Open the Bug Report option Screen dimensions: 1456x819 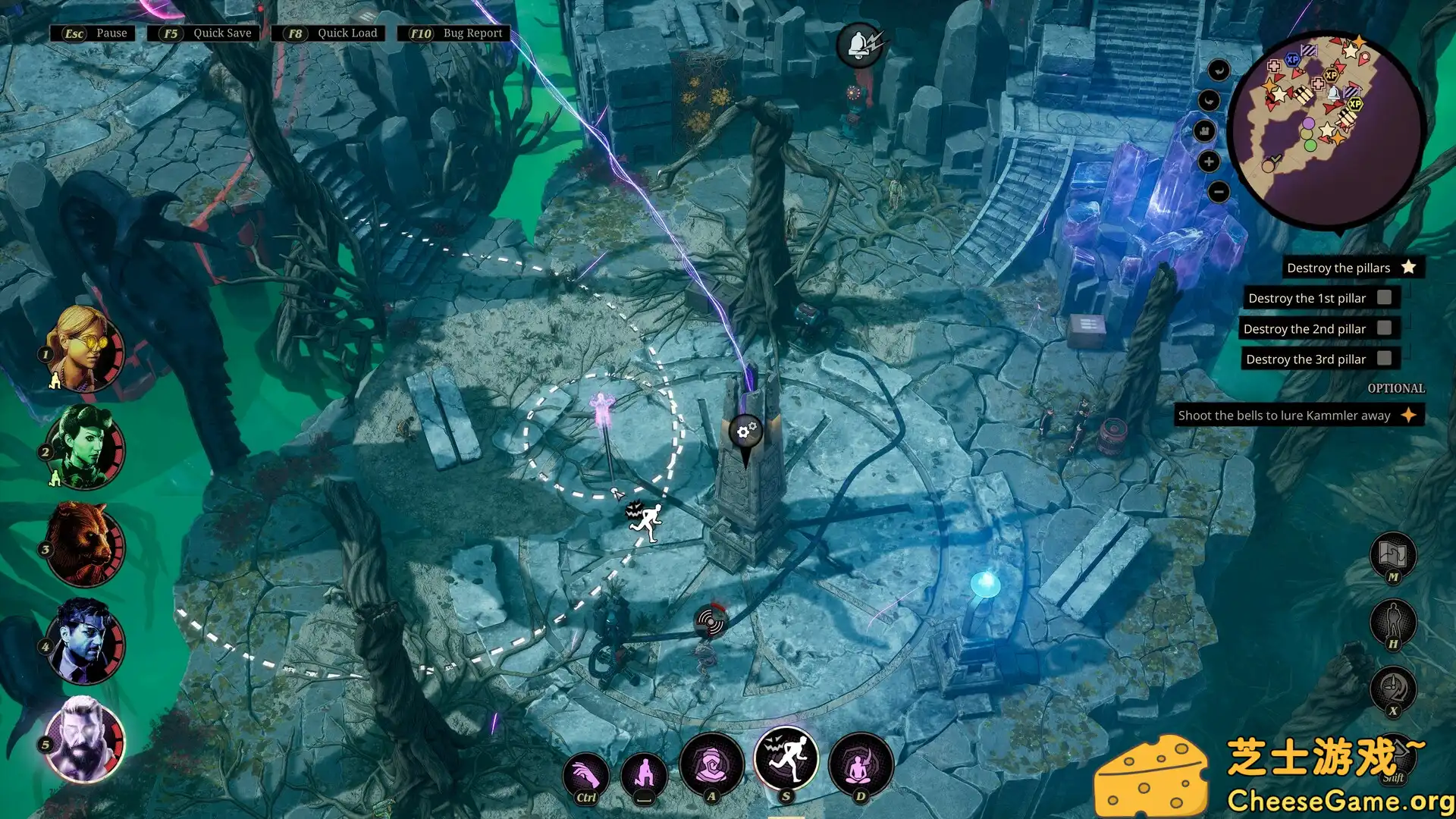coord(454,33)
